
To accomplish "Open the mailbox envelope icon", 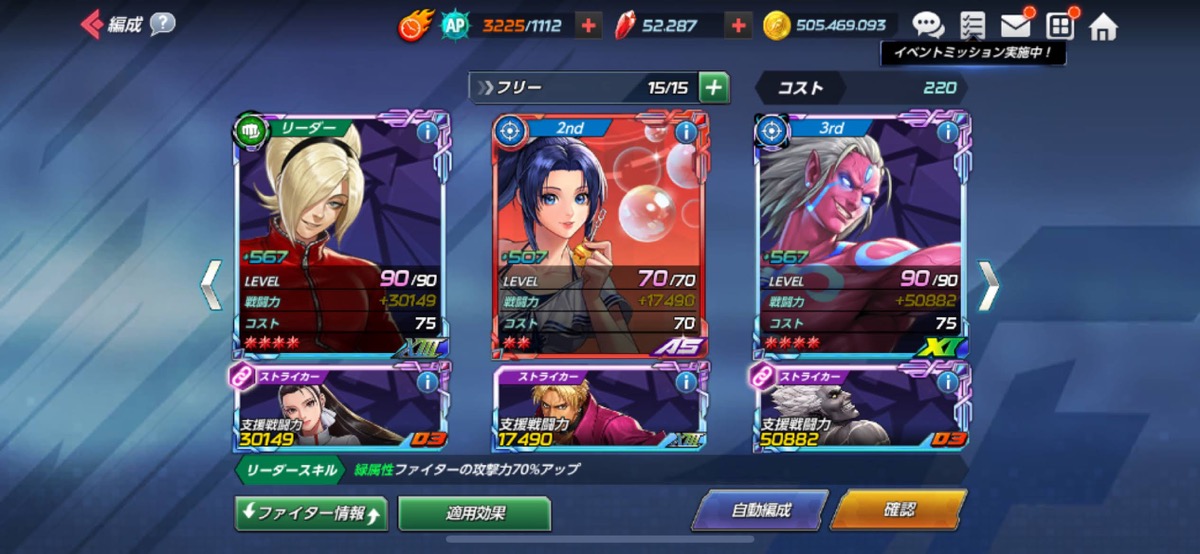I will [1016, 26].
